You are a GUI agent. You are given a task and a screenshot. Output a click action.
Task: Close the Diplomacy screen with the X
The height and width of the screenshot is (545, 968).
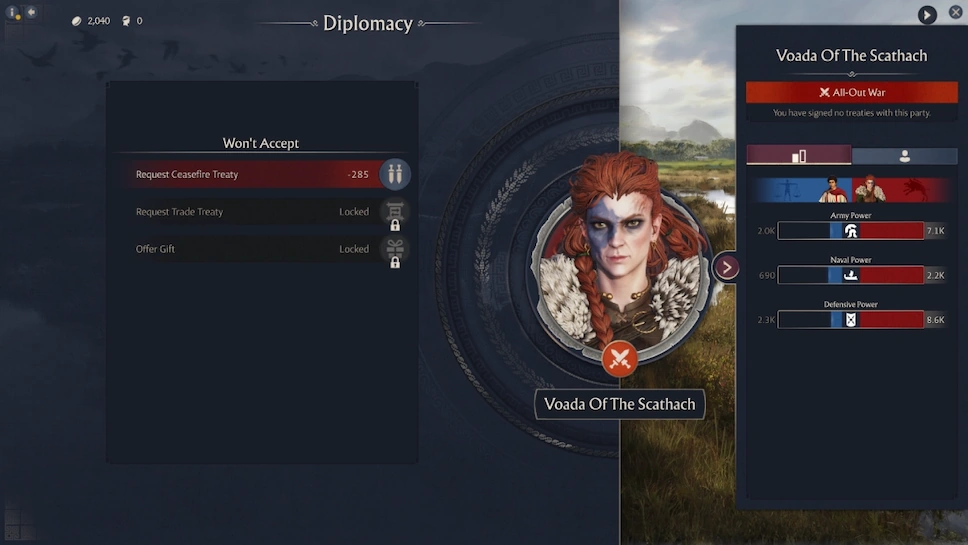955,13
